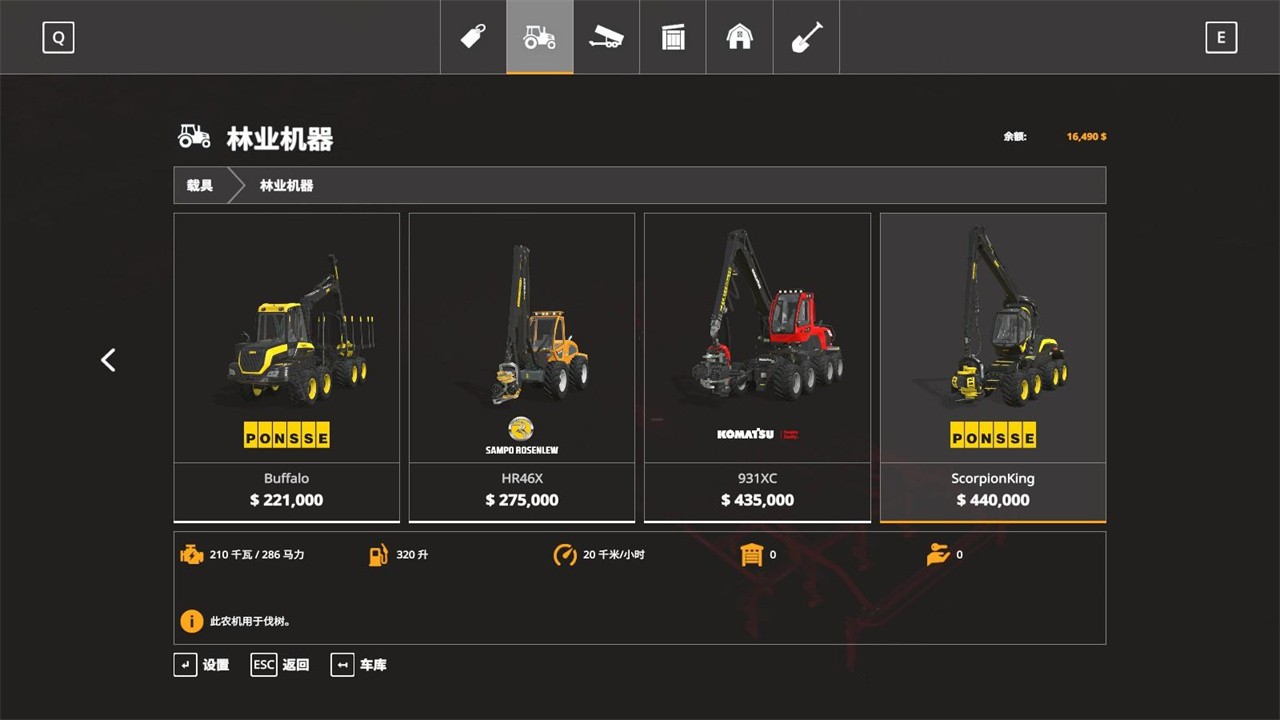Select the Ponsse ScorpionKing card
This screenshot has height=720, width=1280.
992,366
